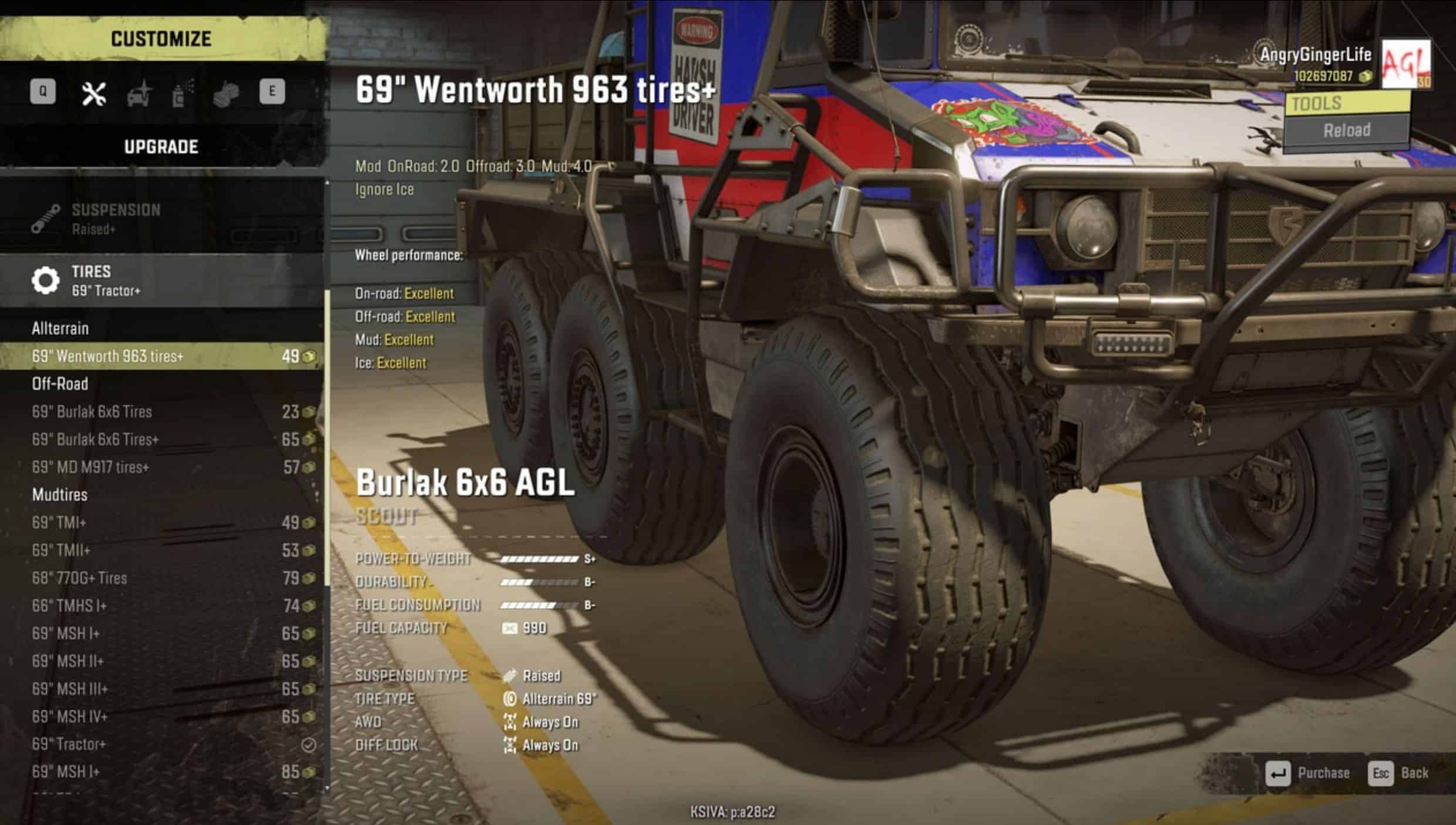This screenshot has height=825, width=1456.
Task: Select the 69" TMI+ mud tires
Action: [162, 522]
